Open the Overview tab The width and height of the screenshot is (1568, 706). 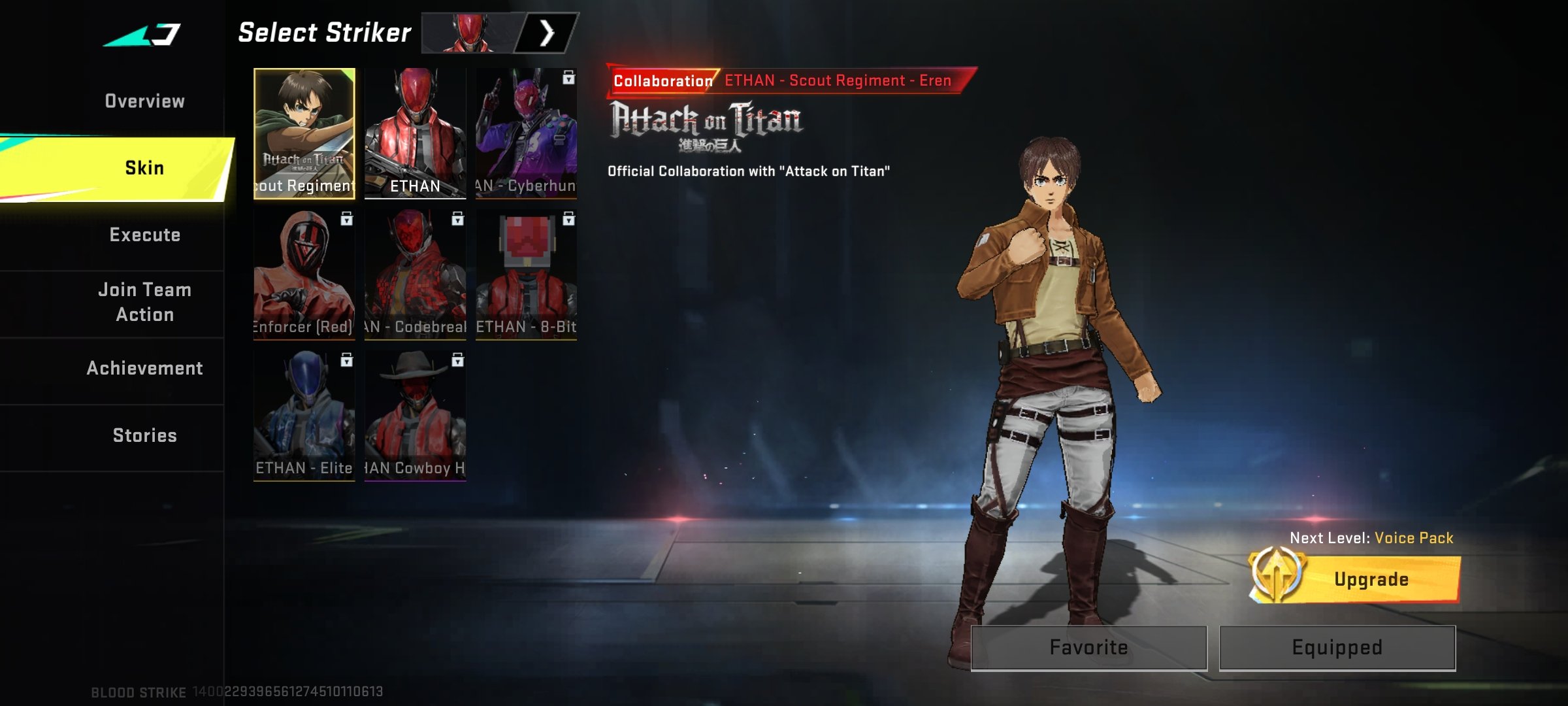coord(144,101)
